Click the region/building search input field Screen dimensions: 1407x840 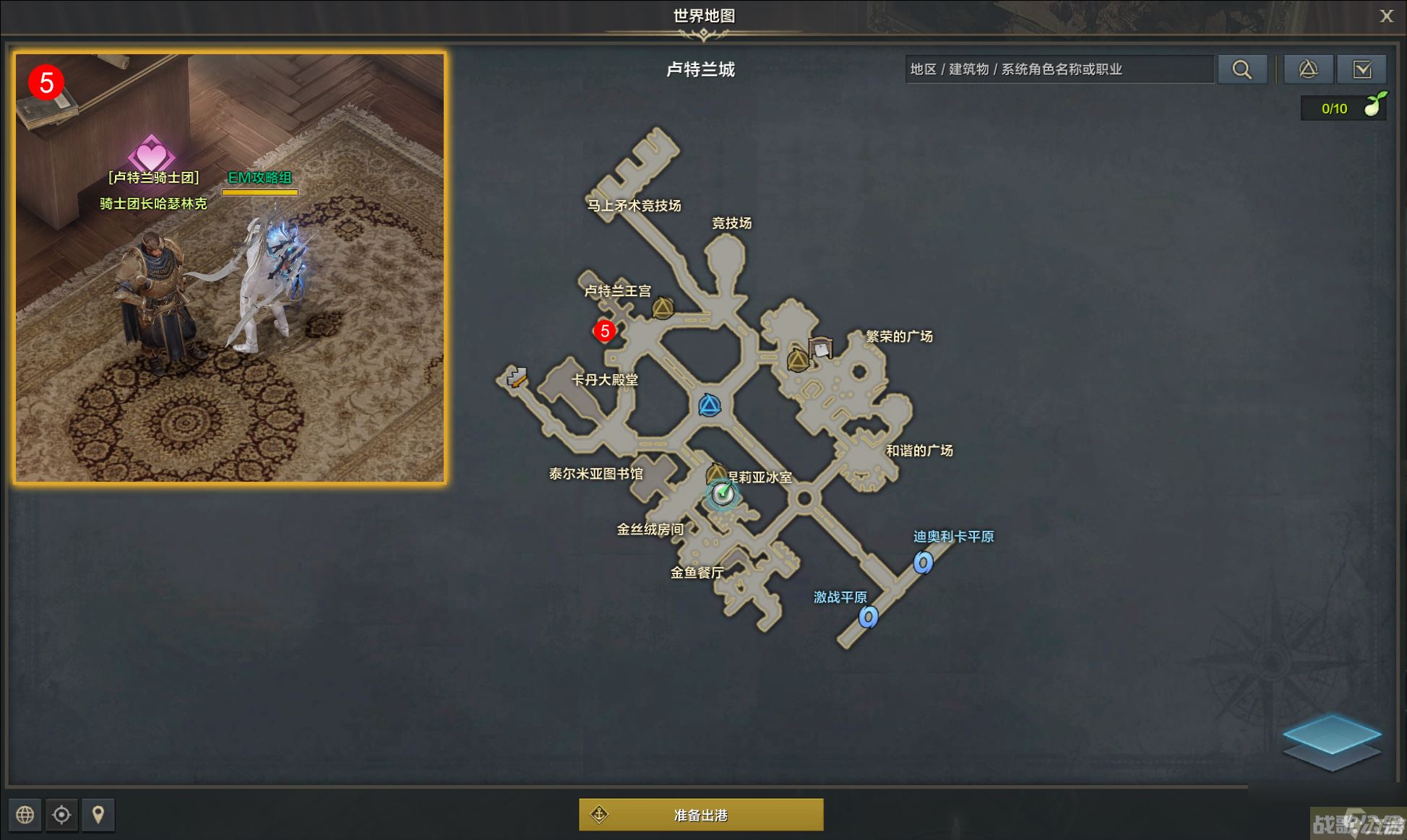(x=1059, y=69)
